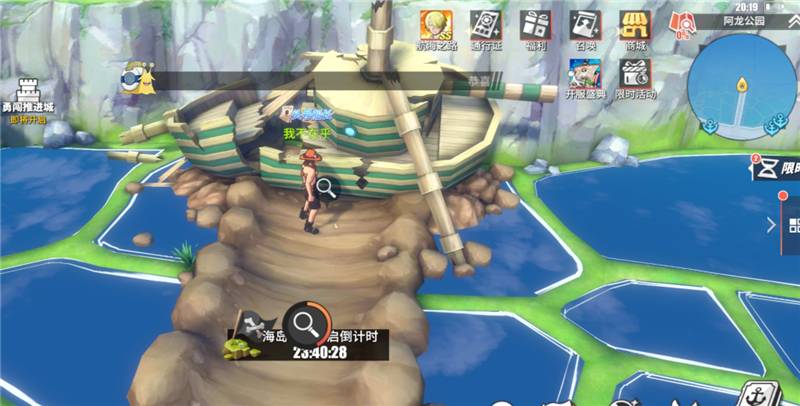Open the 开服盛典 event
Viewport: 800px width, 406px height.
point(585,75)
